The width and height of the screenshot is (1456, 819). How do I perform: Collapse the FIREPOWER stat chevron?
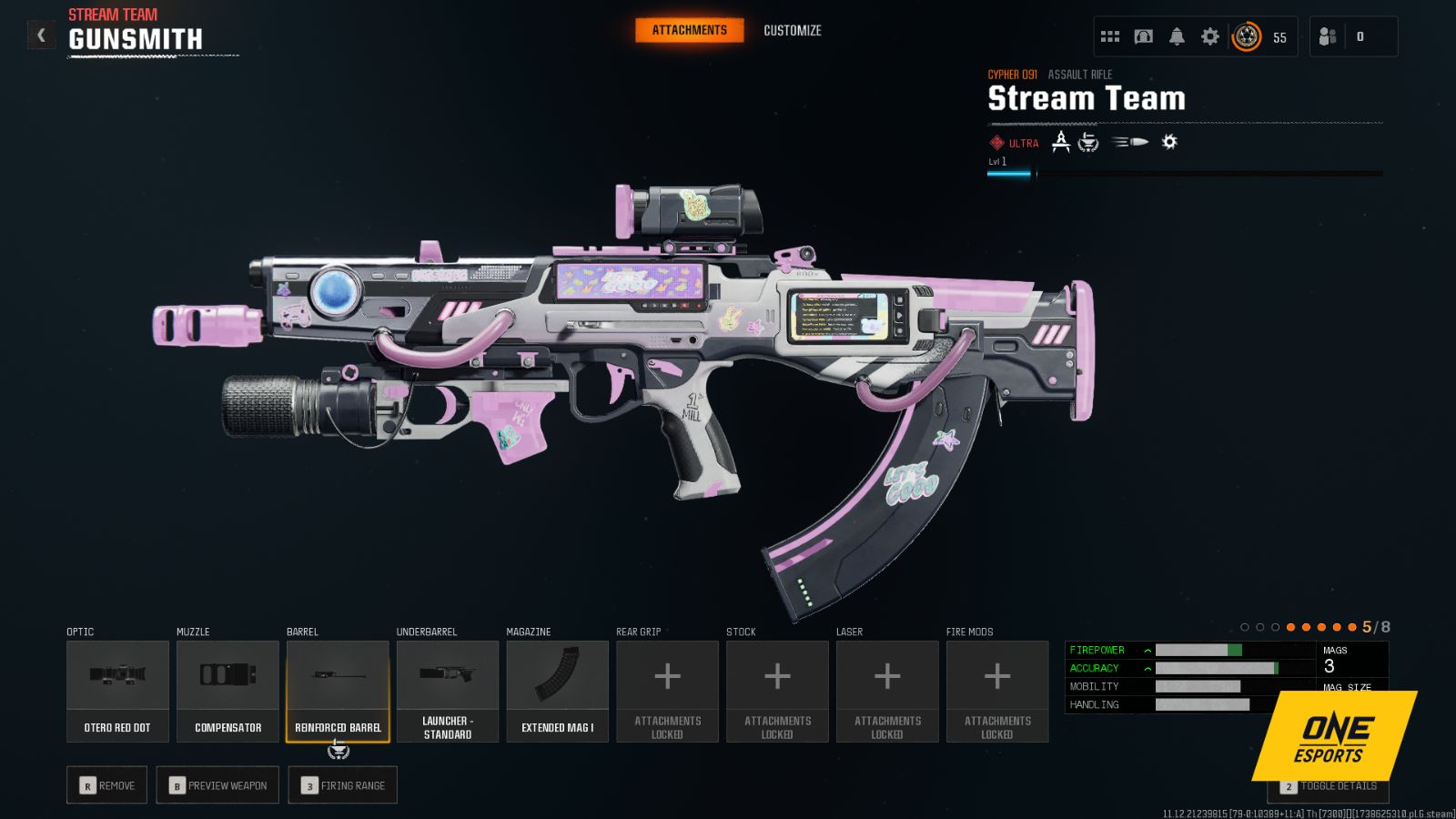point(1146,650)
